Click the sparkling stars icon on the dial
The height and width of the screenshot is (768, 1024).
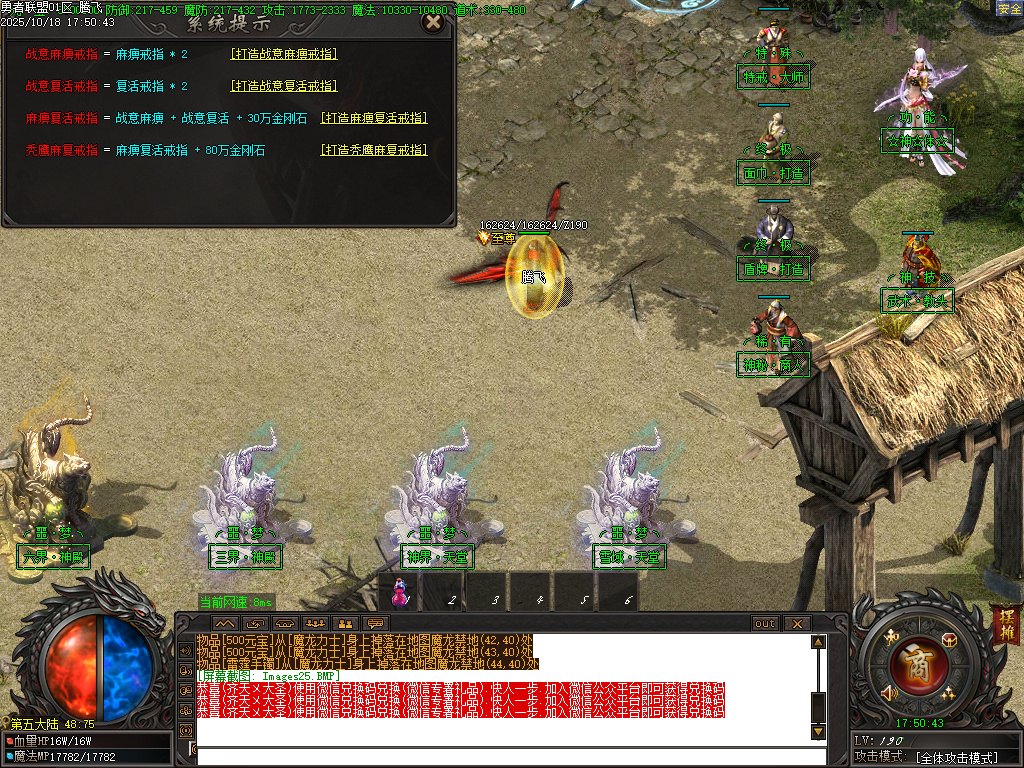pyautogui.click(x=947, y=694)
